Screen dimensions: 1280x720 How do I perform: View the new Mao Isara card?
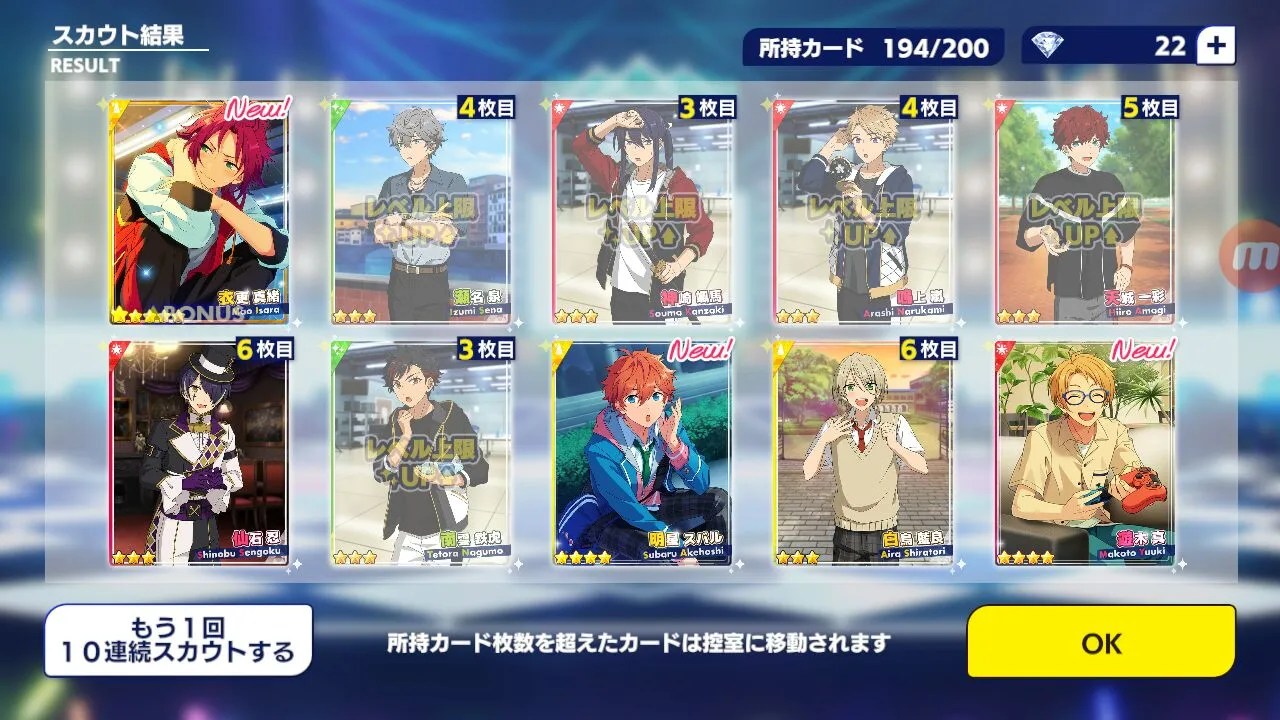[200, 211]
